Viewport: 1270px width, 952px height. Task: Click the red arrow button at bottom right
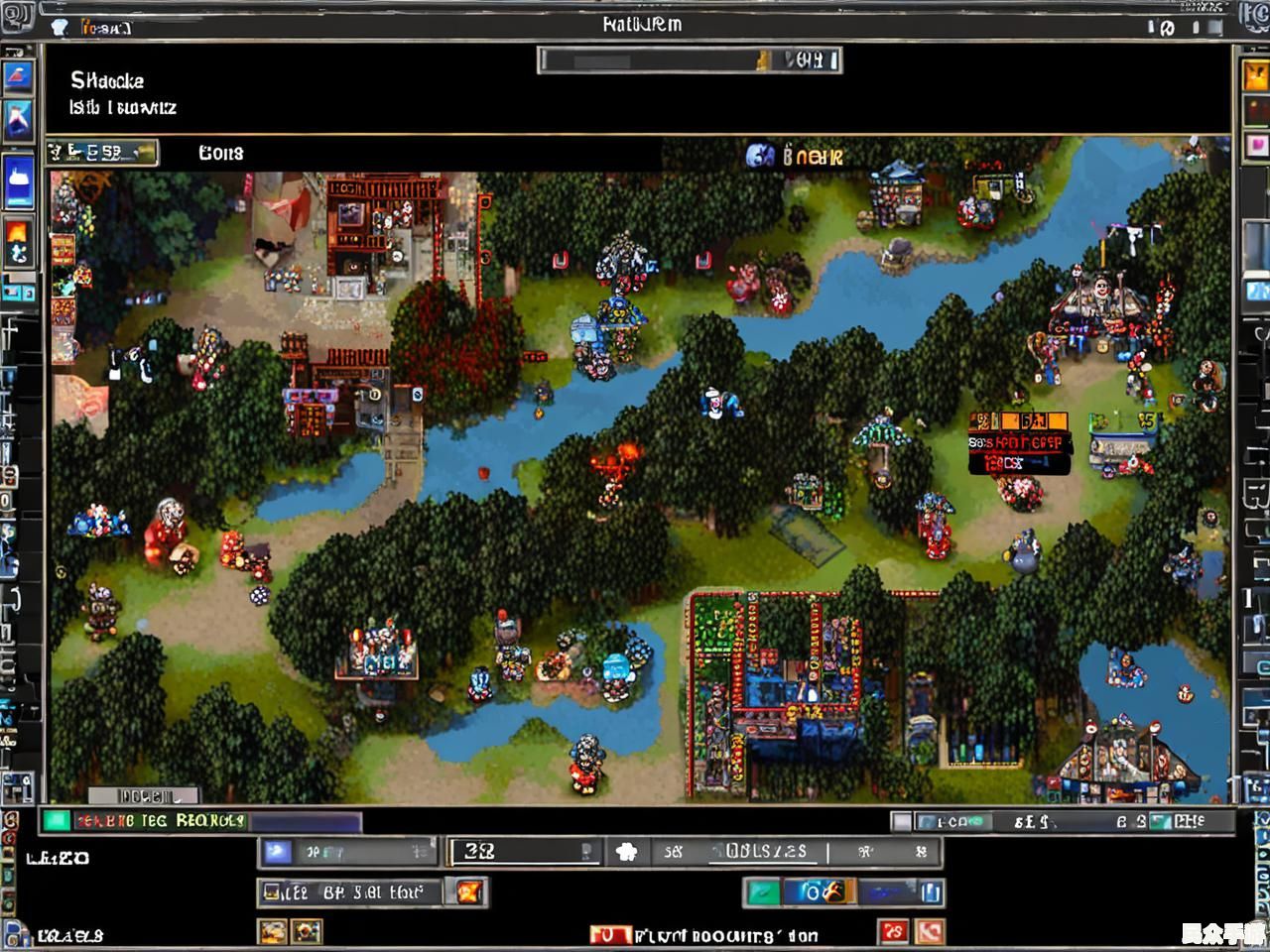pyautogui.click(x=930, y=932)
